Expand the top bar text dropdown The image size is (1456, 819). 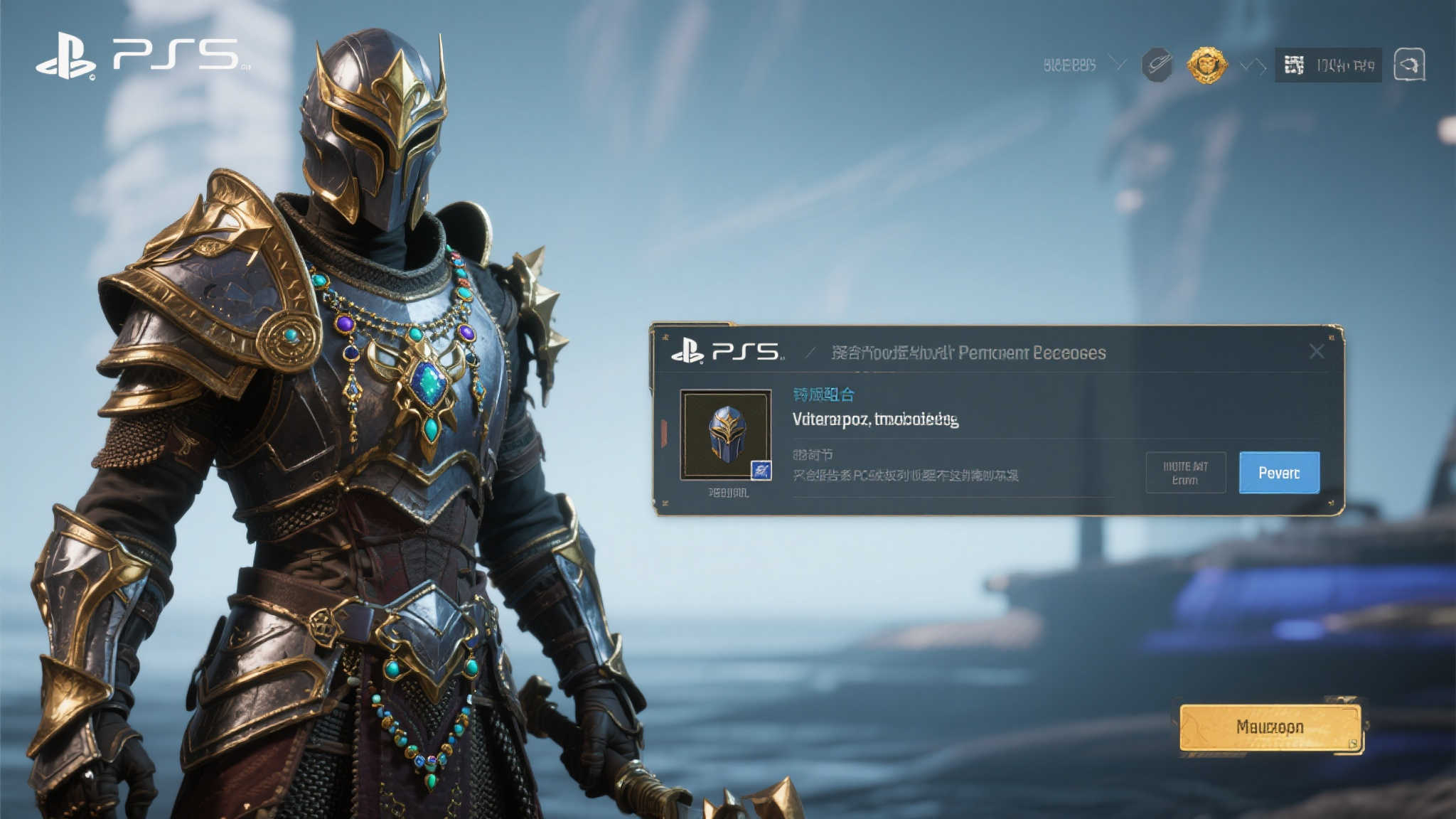tap(1118, 65)
